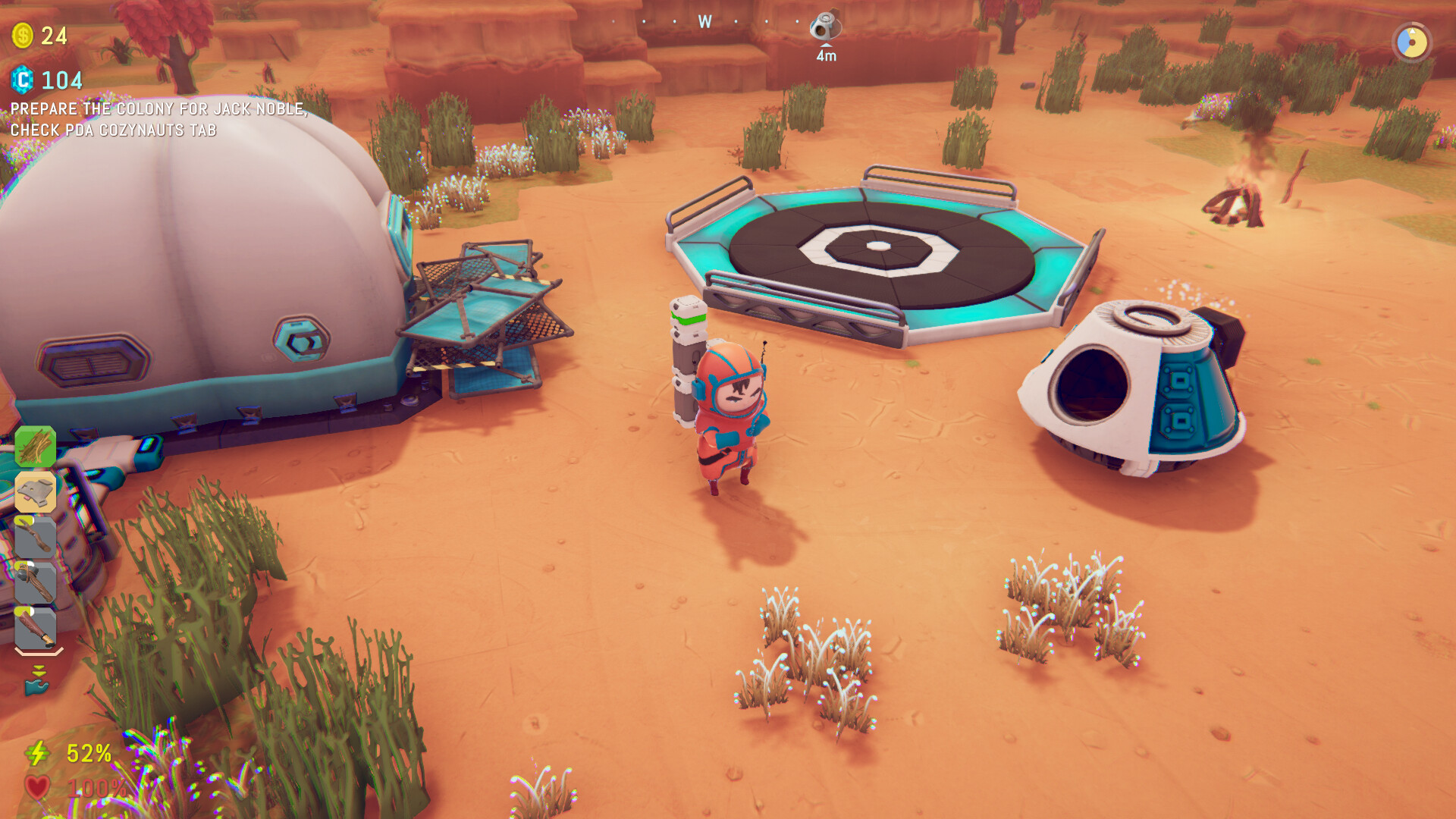Screen dimensions: 1456x819
Task: Click the yellow coin currency icon
Action: [x=22, y=34]
